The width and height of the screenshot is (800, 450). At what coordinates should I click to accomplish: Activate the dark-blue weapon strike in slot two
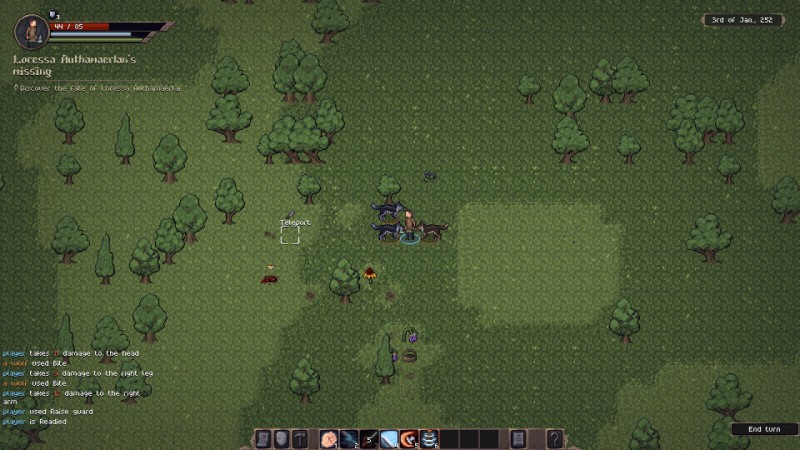click(348, 438)
